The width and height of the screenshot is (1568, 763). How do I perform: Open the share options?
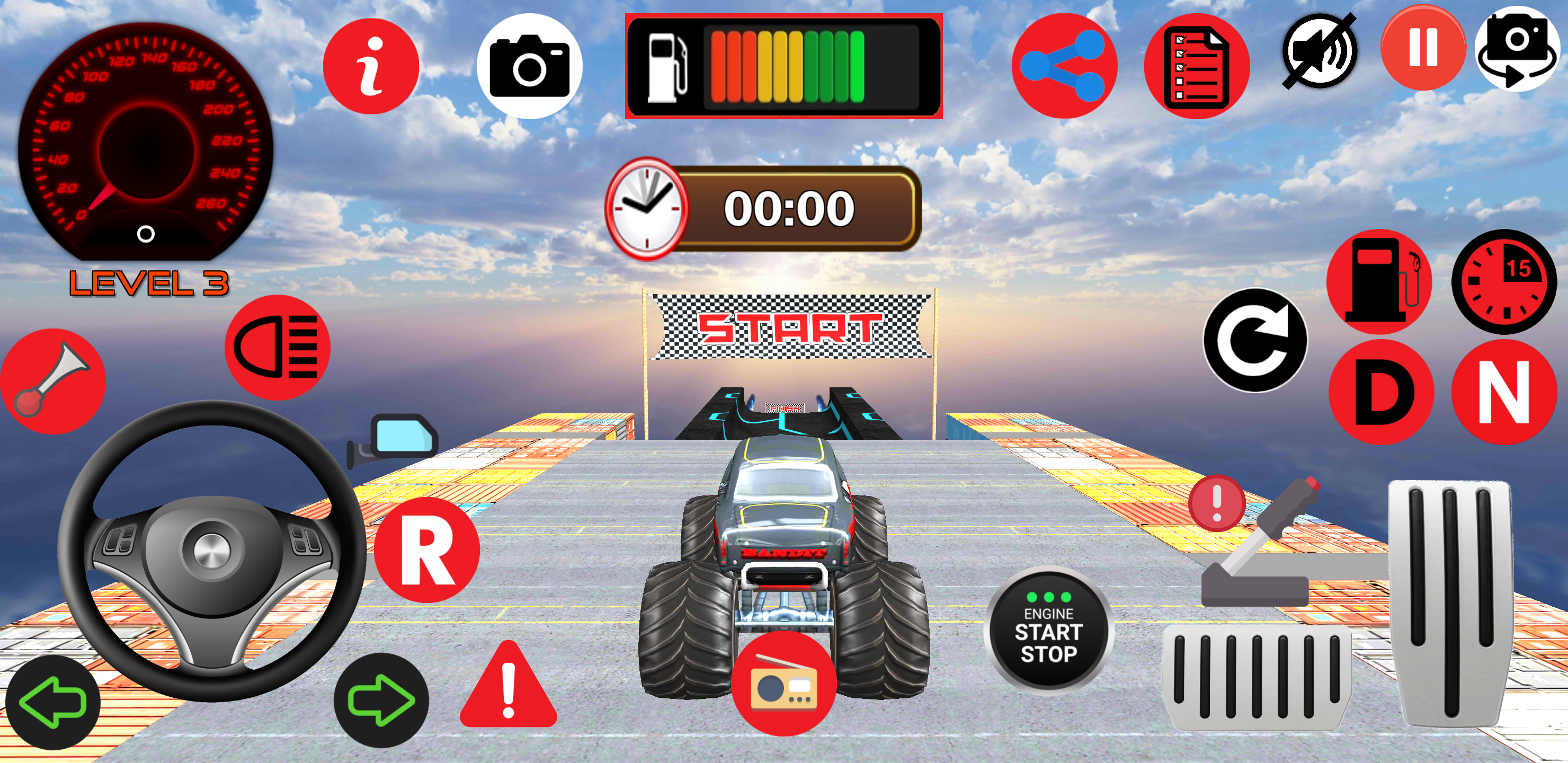pyautogui.click(x=1065, y=64)
